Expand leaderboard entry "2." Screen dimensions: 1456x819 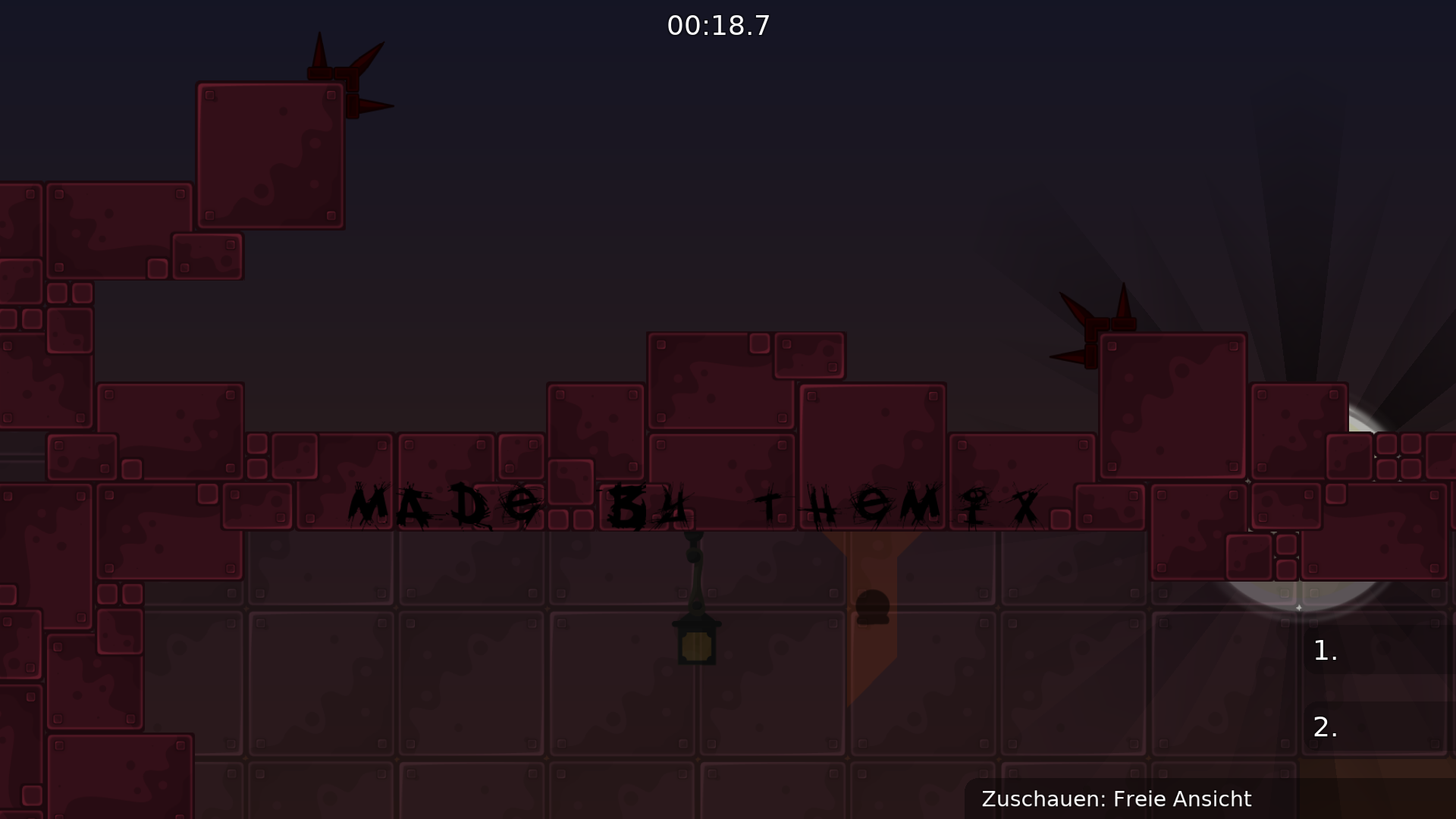point(1325,728)
